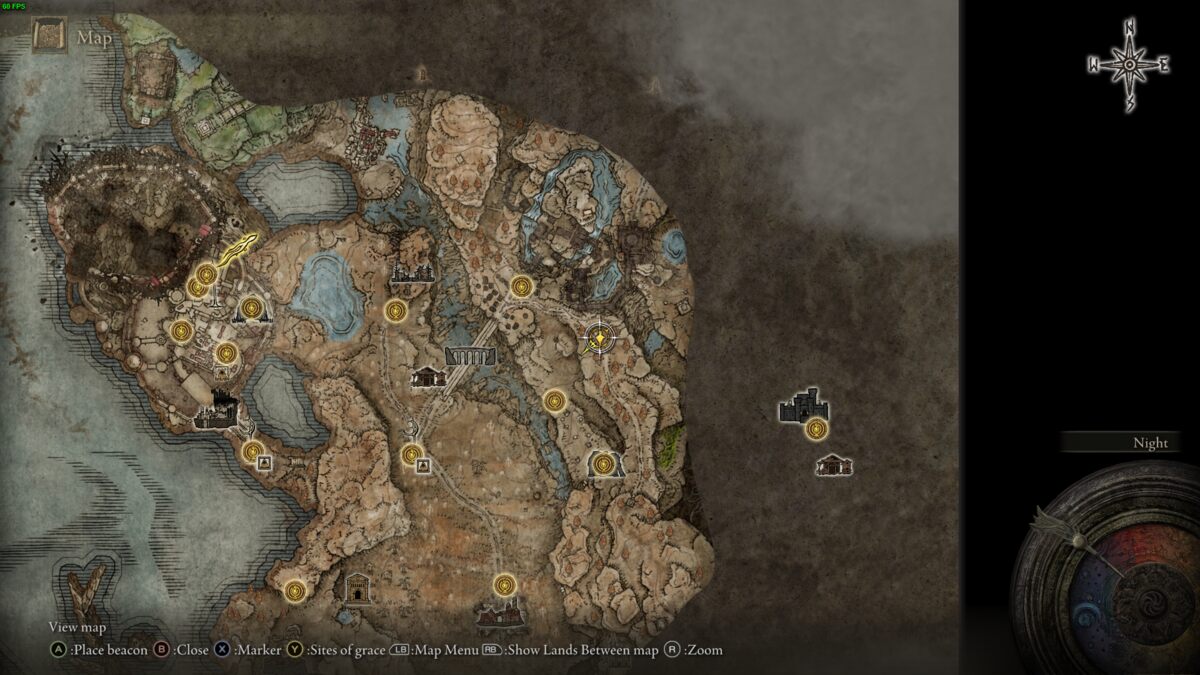Screen dimensions: 1200x675
Task: Select the site of grace on the southwest shore
Action: tap(294, 590)
